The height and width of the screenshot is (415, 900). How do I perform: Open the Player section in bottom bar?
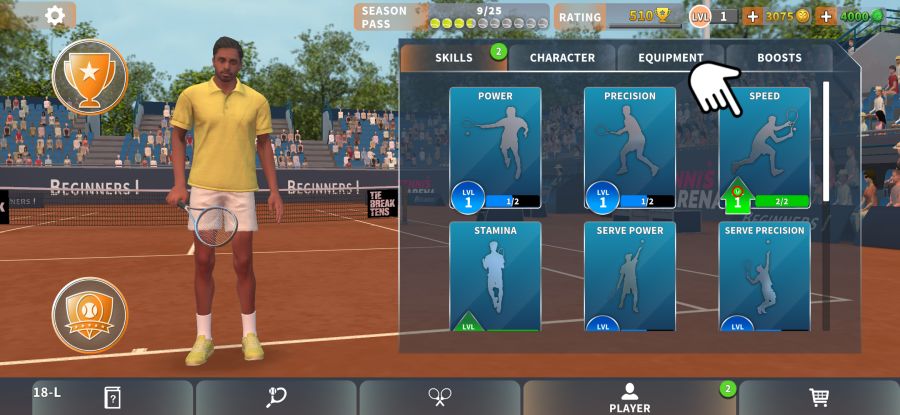click(x=629, y=397)
